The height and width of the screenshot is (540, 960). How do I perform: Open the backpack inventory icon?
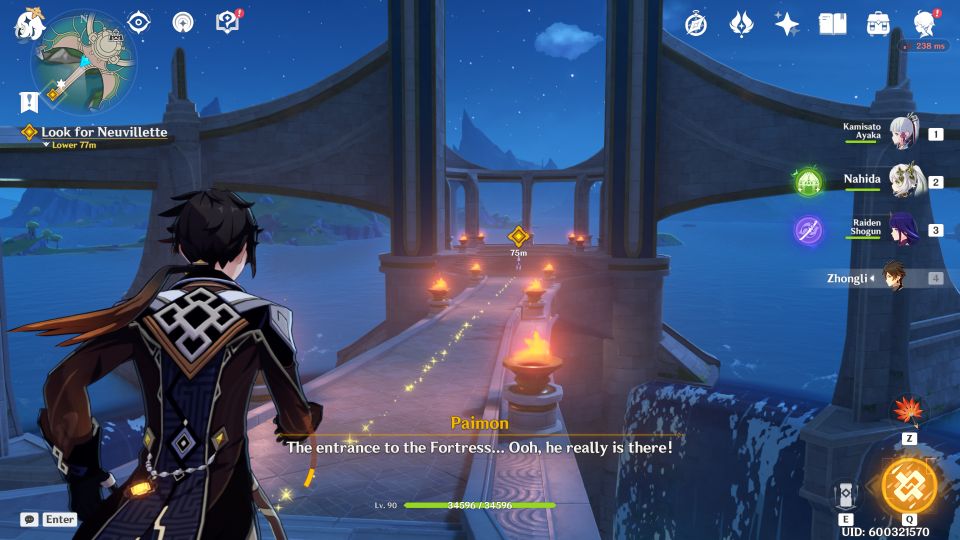[x=878, y=24]
